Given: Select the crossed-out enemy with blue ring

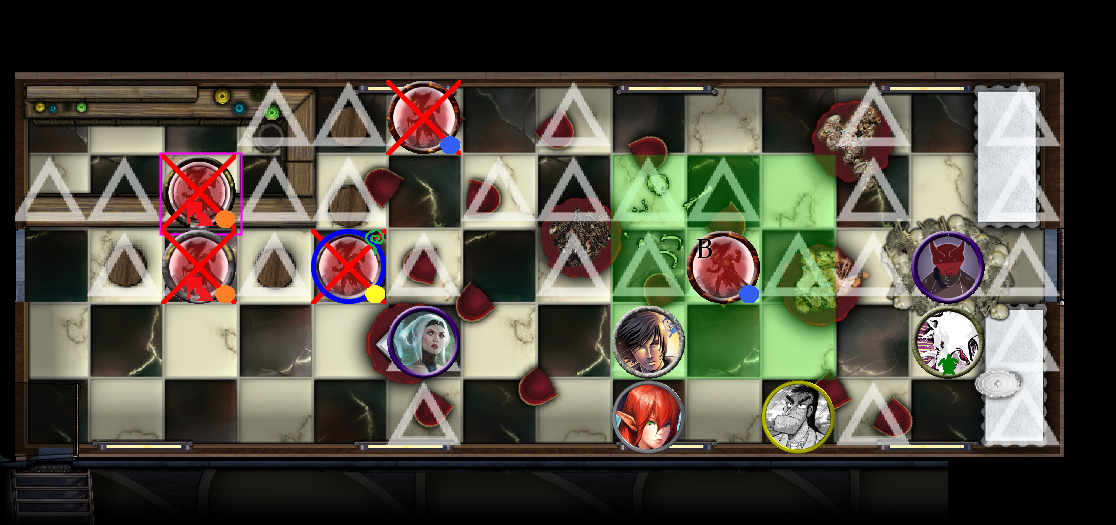Looking at the screenshot, I should click(x=348, y=267).
